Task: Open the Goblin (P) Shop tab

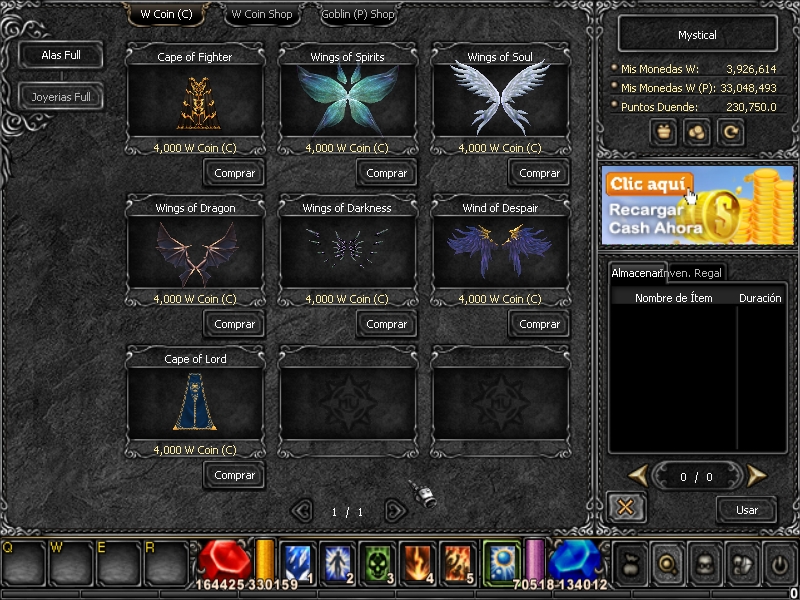Action: (357, 15)
